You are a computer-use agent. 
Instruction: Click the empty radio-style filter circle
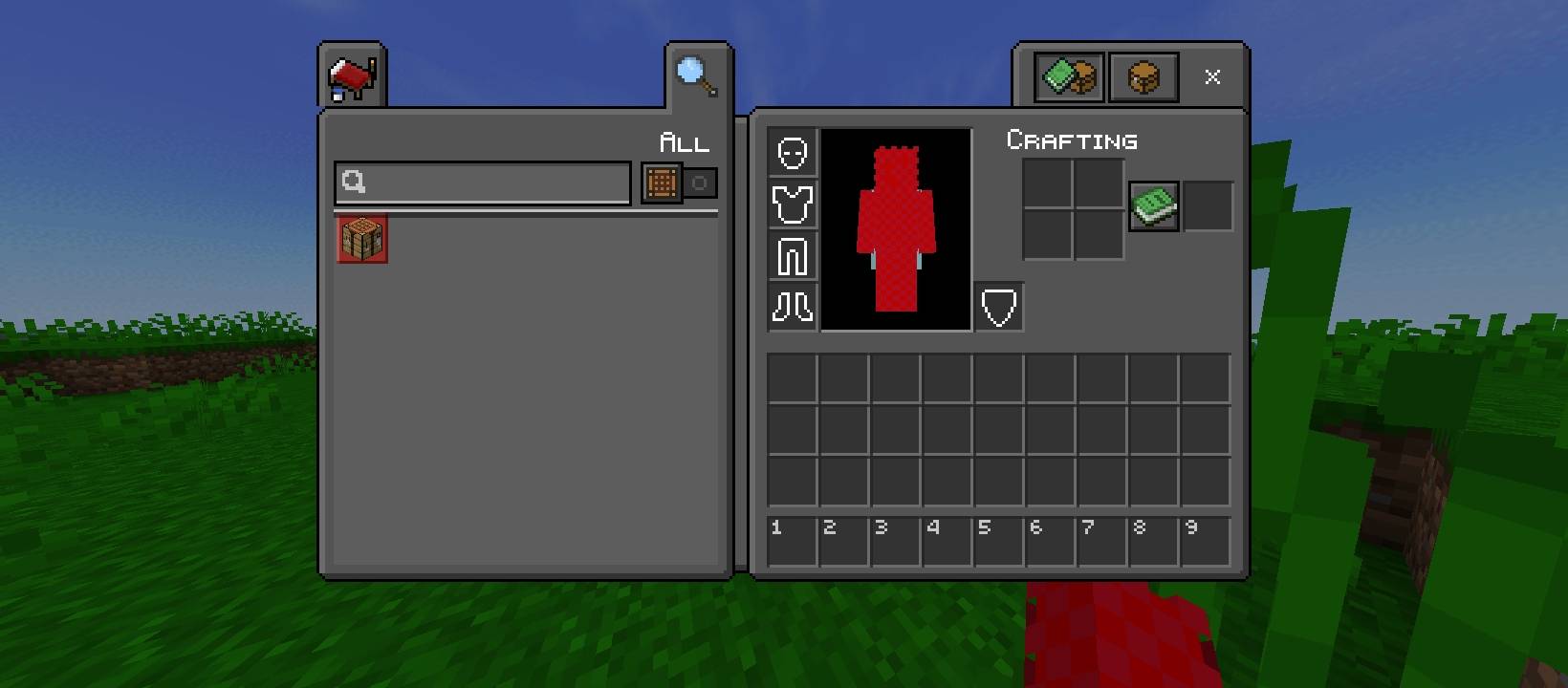(x=700, y=183)
